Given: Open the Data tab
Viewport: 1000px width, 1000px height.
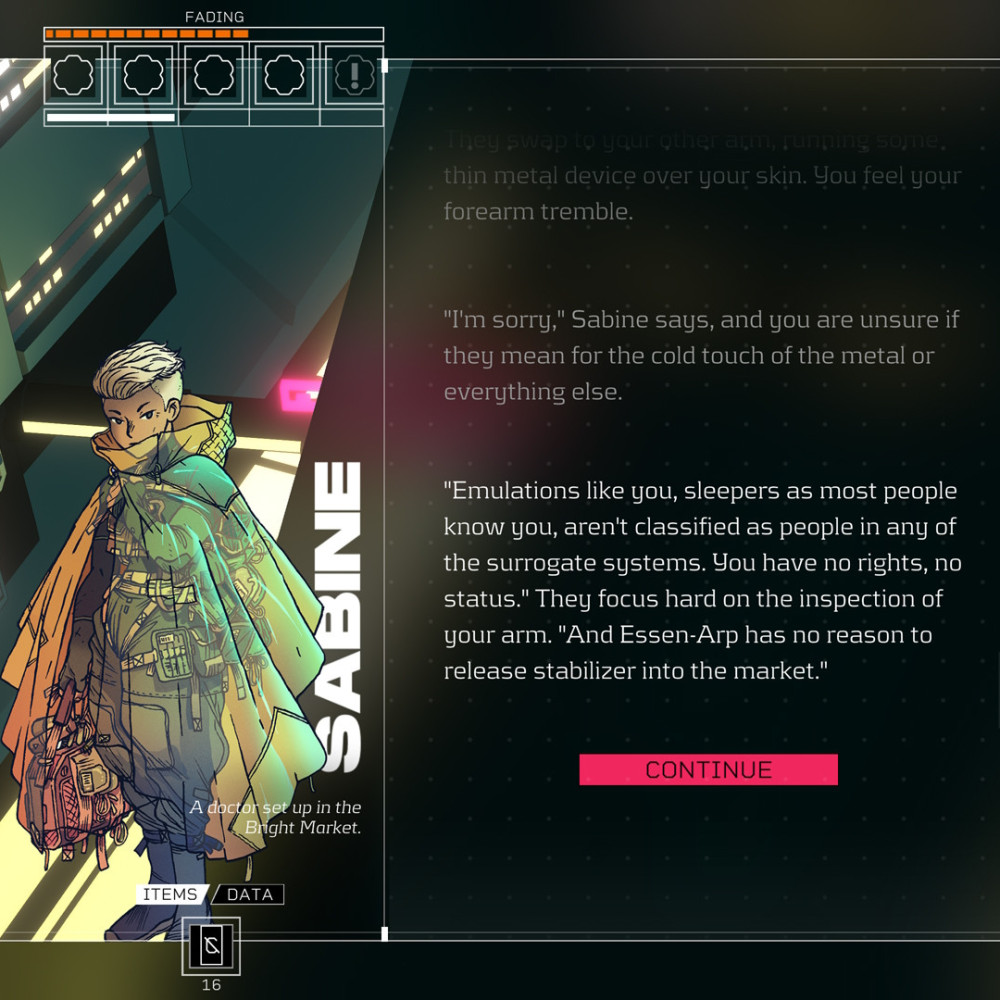Looking at the screenshot, I should pyautogui.click(x=250, y=894).
